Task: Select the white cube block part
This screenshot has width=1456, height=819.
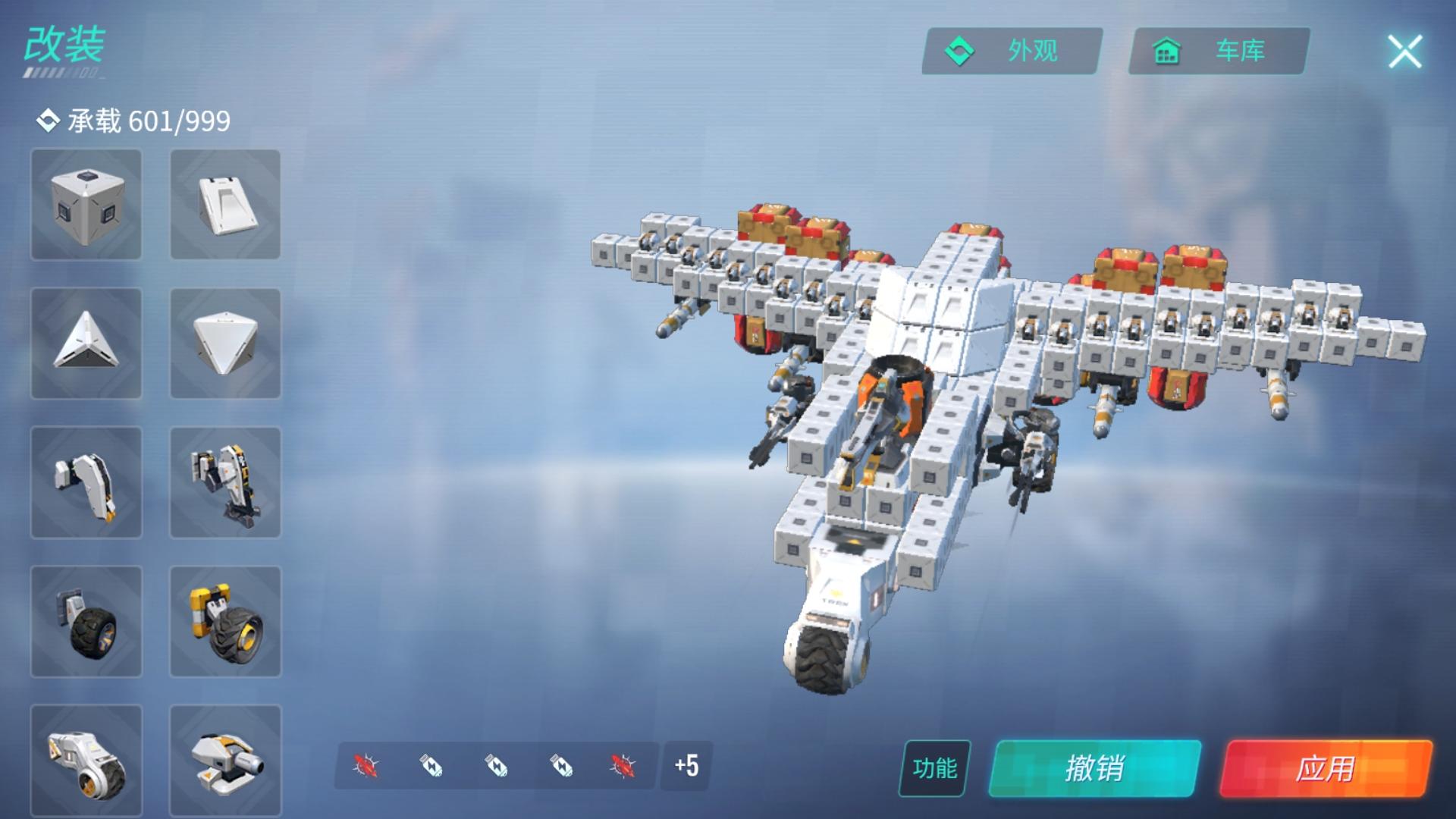Action: tap(86, 205)
